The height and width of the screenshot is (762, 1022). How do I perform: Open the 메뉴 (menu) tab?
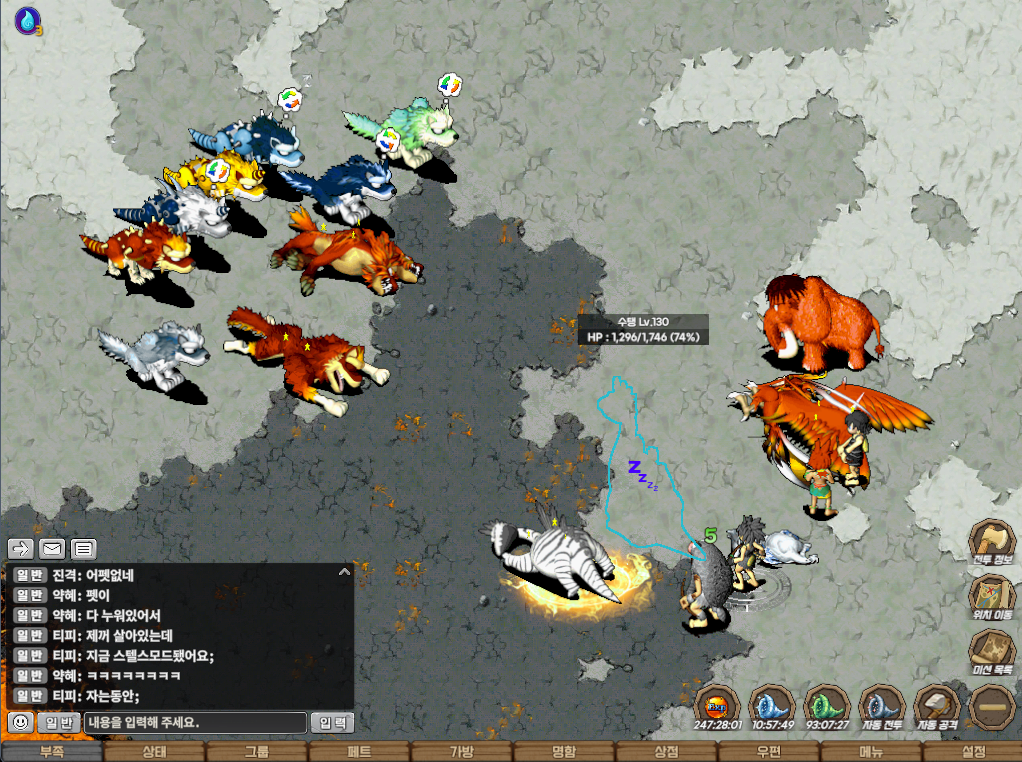pos(871,752)
